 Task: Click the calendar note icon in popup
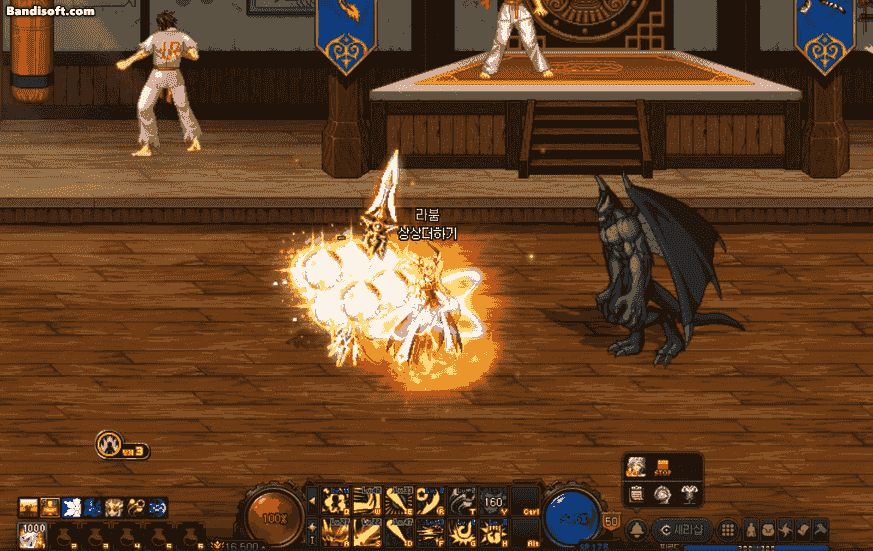click(x=636, y=493)
